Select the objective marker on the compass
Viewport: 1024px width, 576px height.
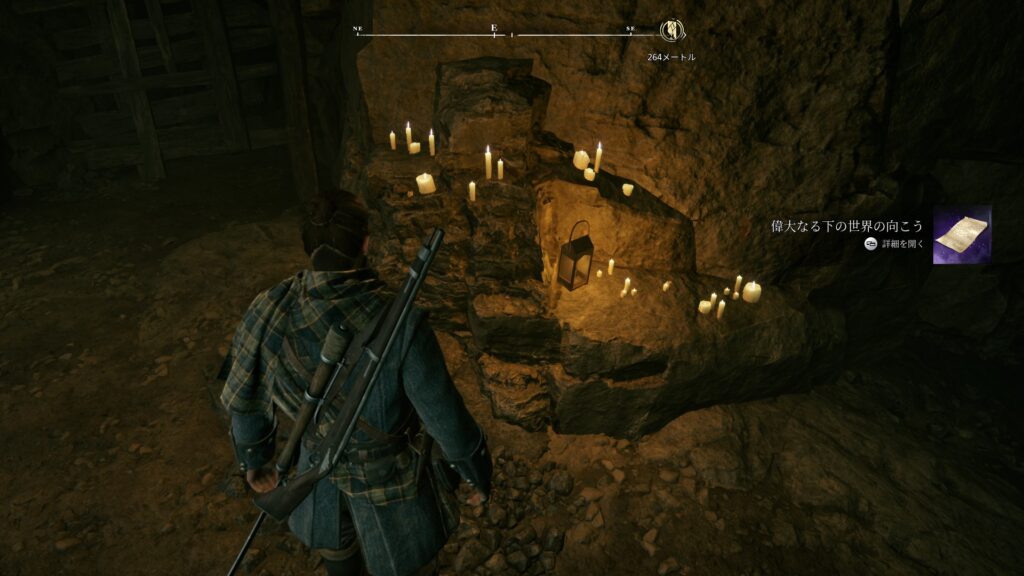click(x=671, y=30)
